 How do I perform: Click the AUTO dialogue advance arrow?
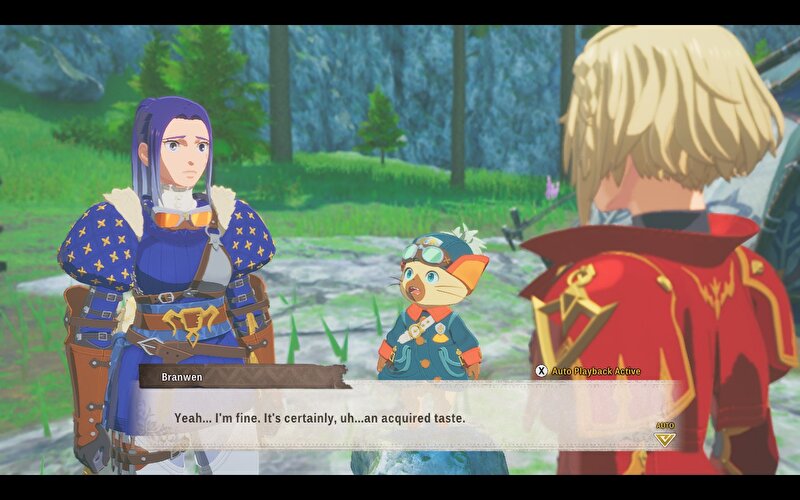click(x=665, y=437)
